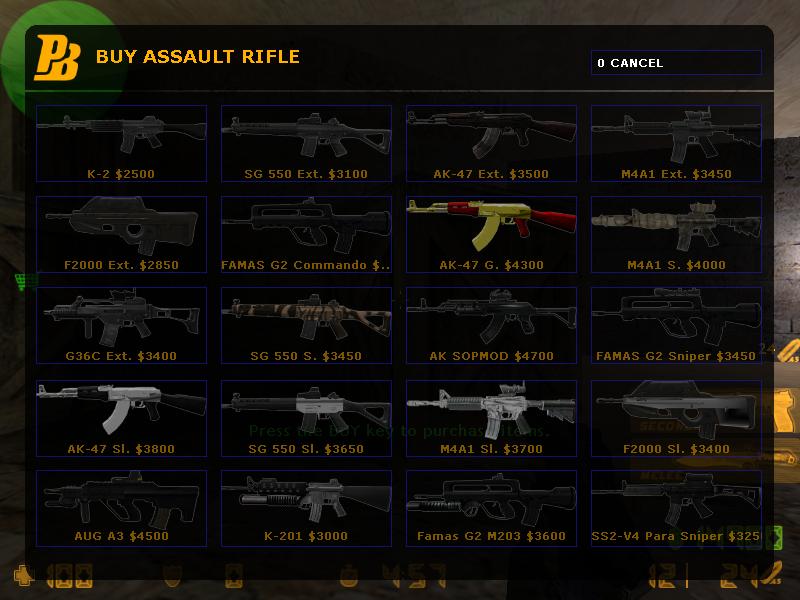
Task: Buy the K-2 rifle for $2500
Action: (x=121, y=143)
